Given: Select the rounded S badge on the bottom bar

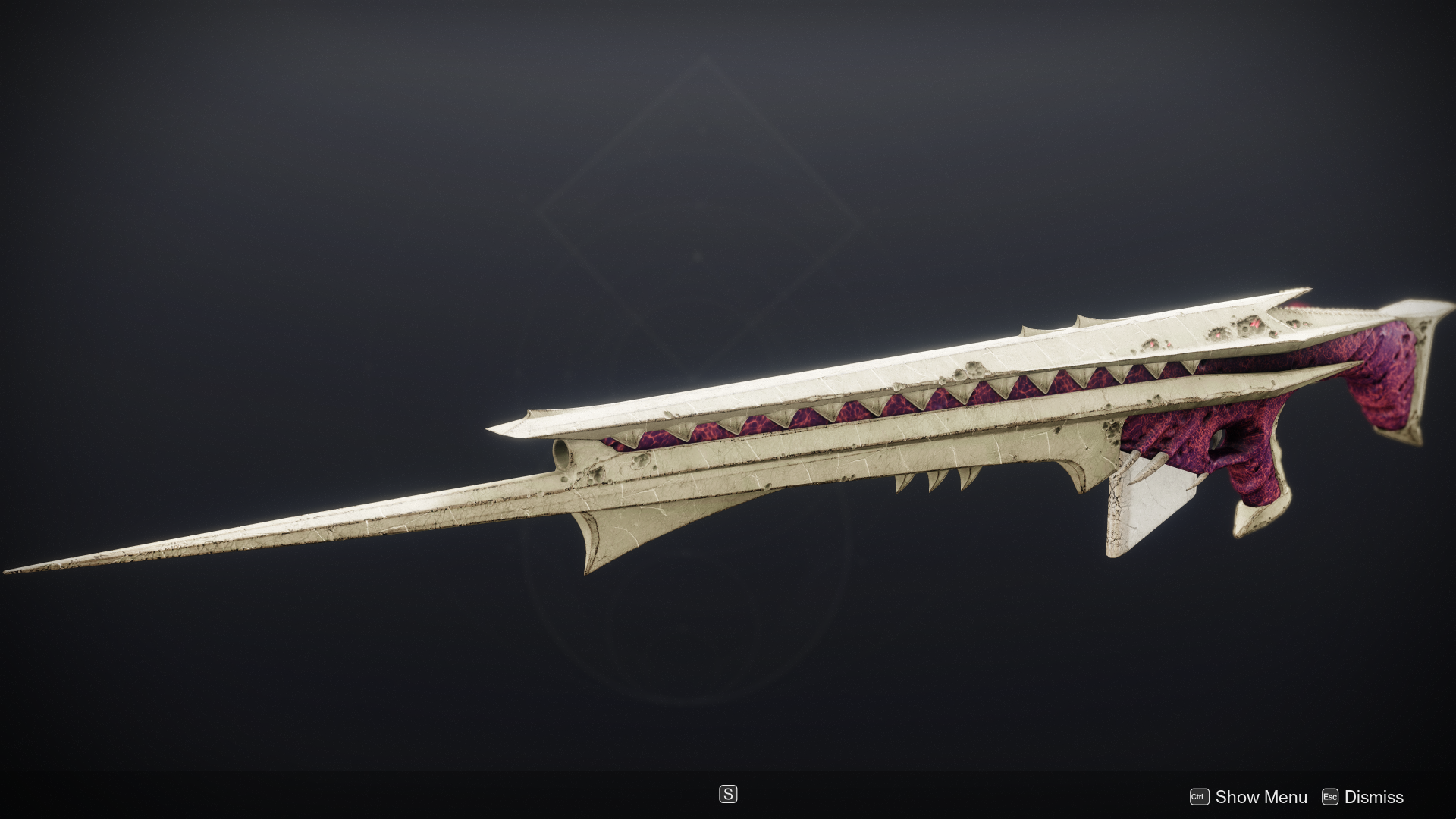Looking at the screenshot, I should coord(727,794).
